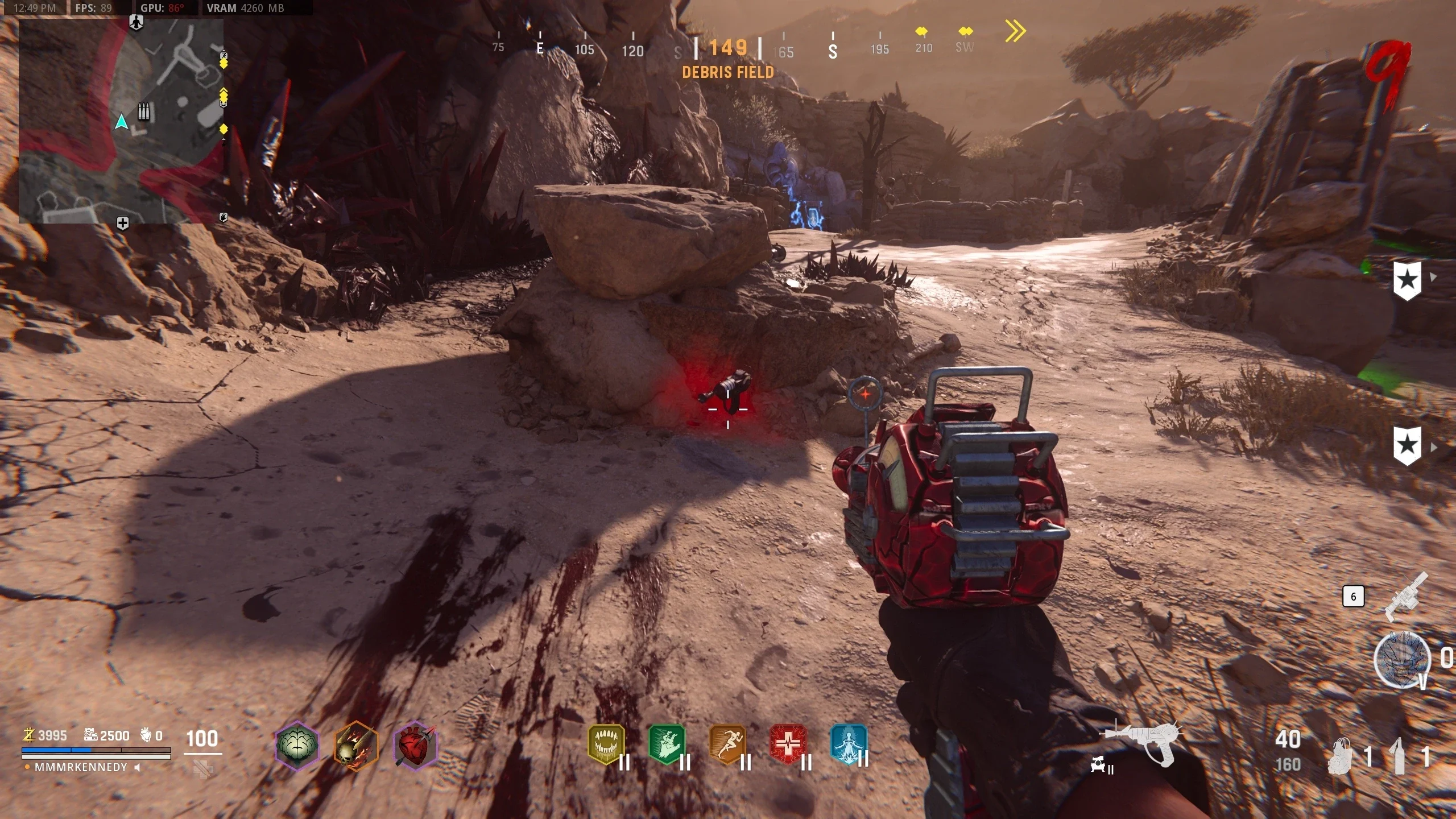Click the orange sprinting runner perk
1456x819 pixels.
click(x=727, y=744)
